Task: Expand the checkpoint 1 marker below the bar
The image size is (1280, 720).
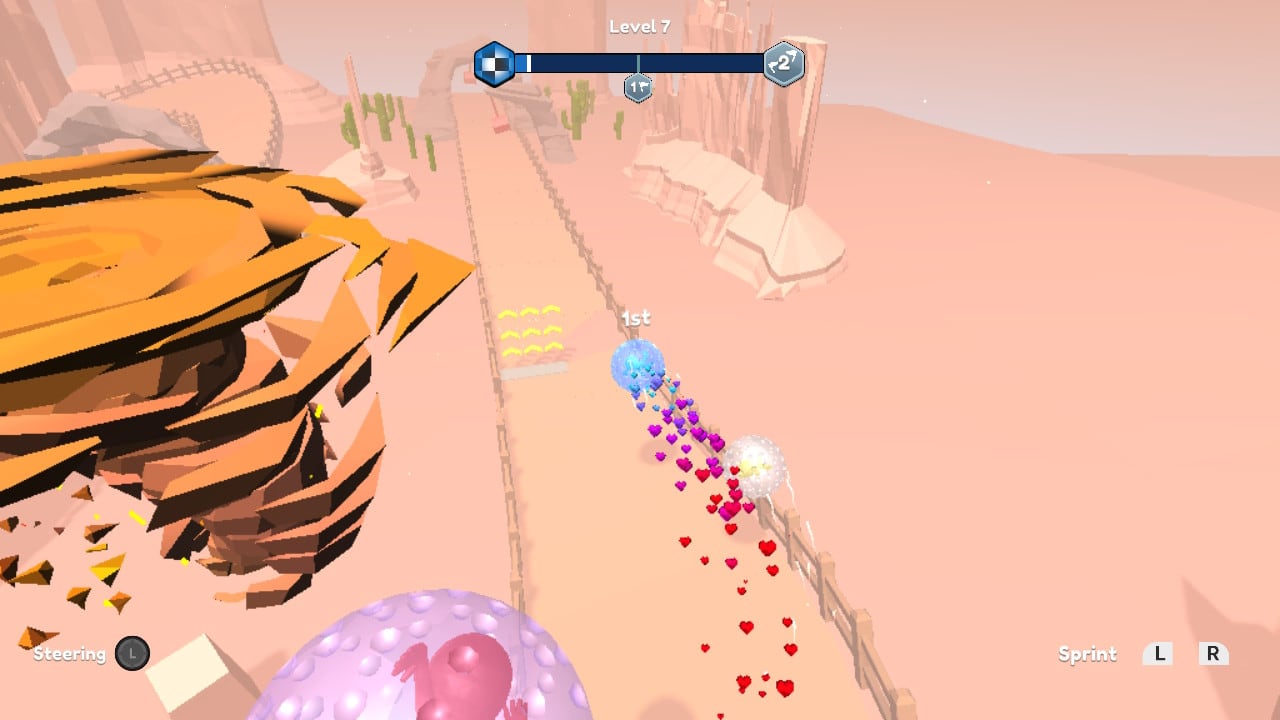Action: click(x=637, y=87)
